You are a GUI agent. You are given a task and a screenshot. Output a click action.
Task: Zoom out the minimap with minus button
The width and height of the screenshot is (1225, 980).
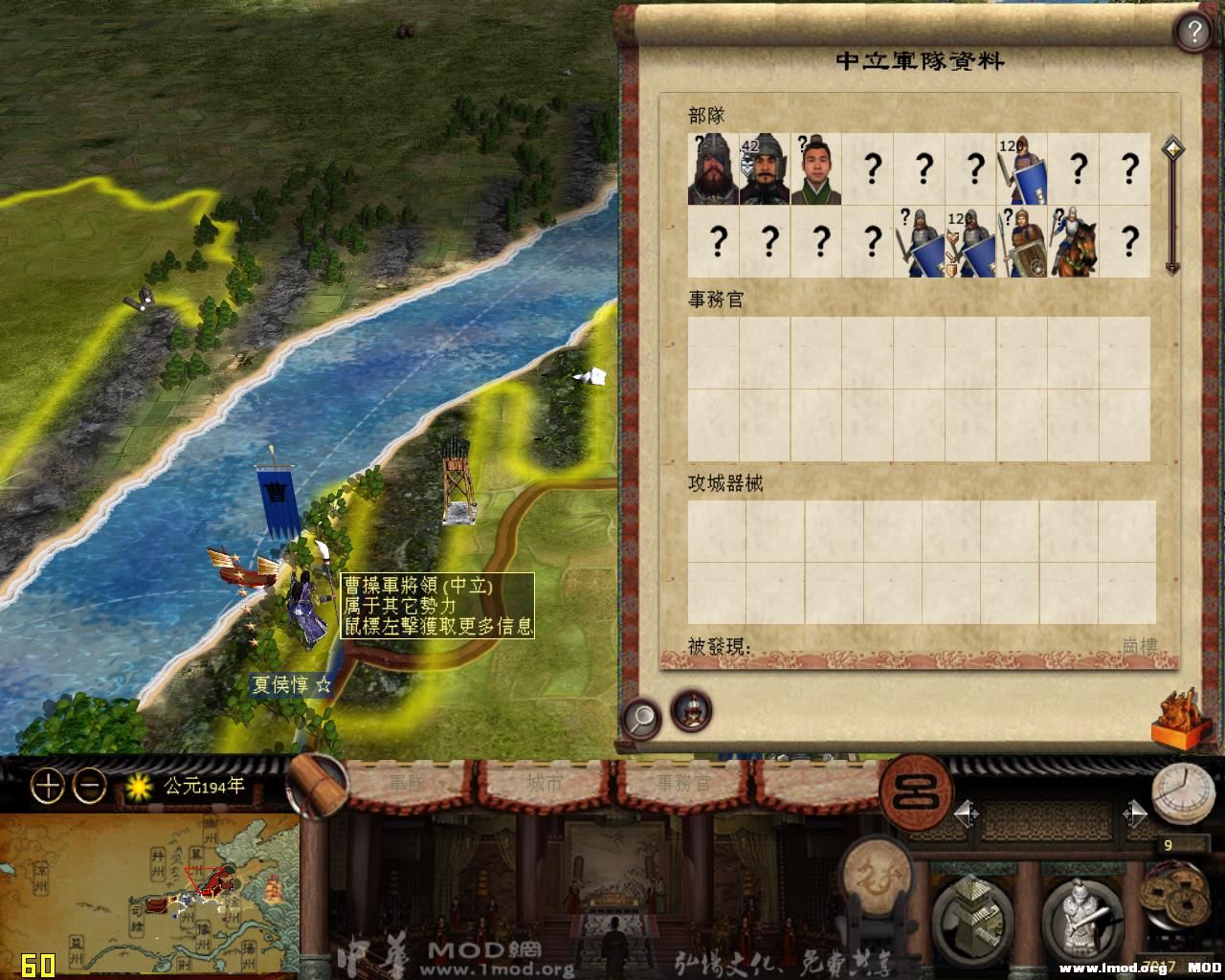point(90,787)
